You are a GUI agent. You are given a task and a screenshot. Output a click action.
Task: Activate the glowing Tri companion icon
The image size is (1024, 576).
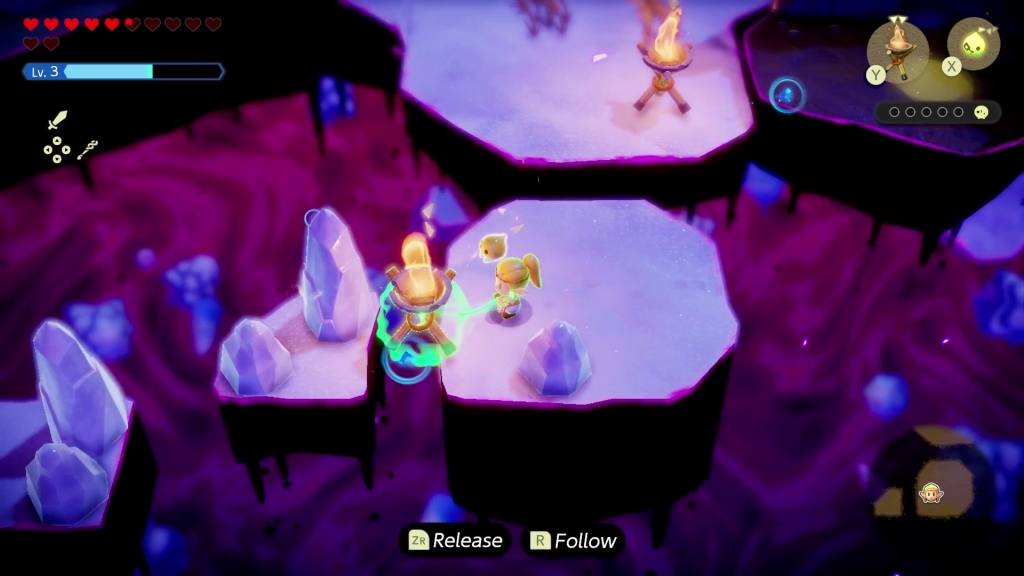(972, 44)
